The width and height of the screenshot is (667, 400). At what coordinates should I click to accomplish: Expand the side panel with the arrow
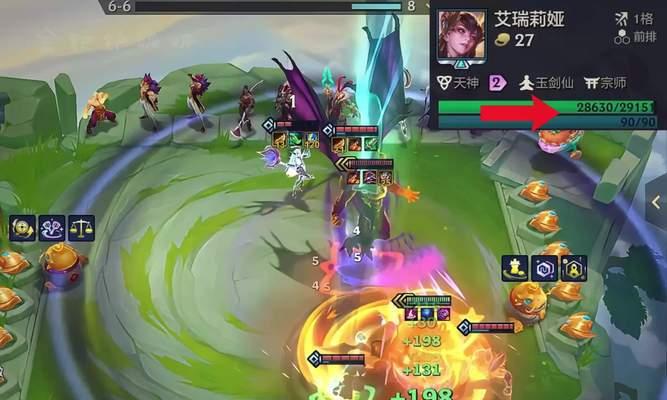coord(657,202)
